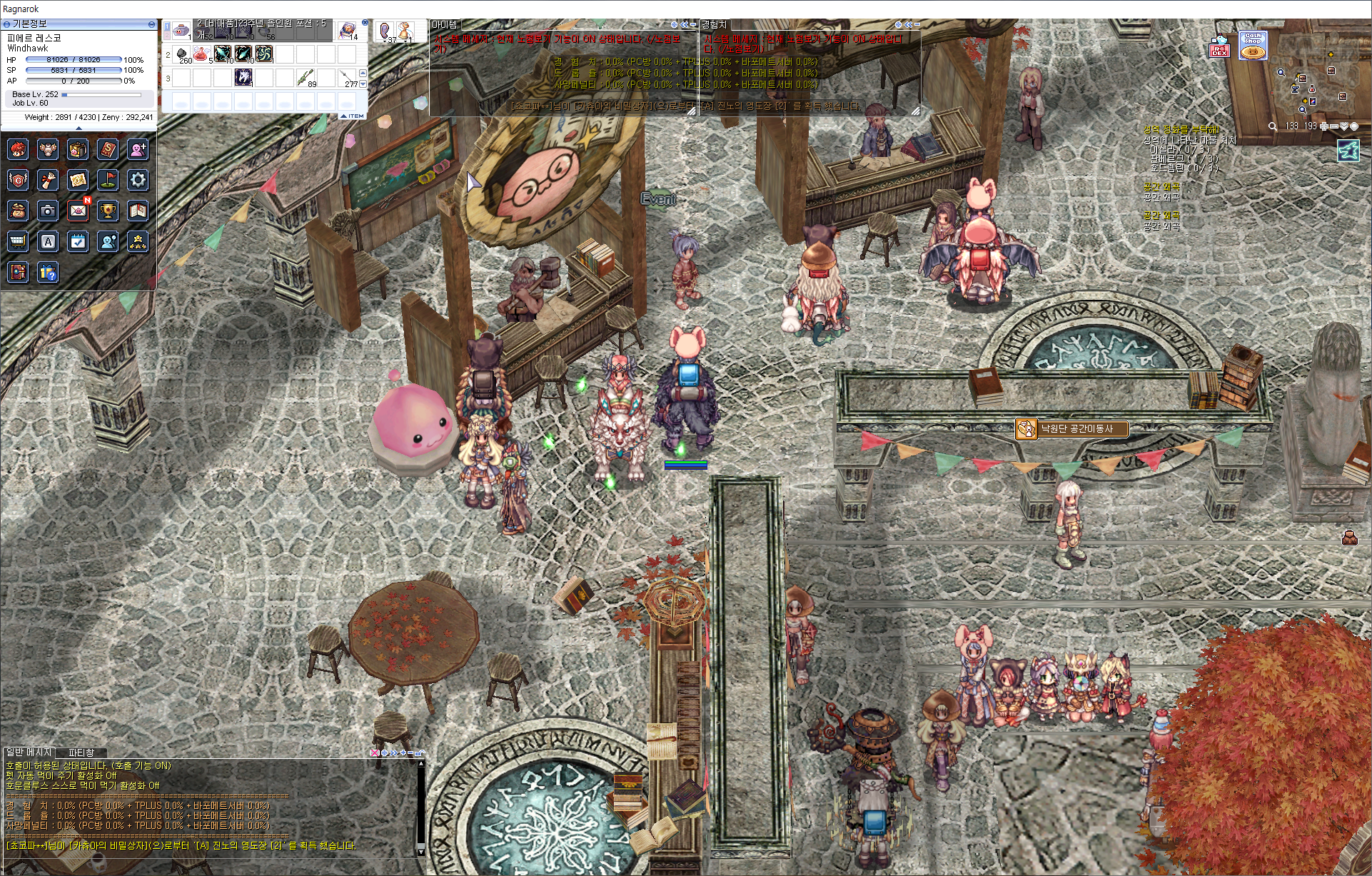Zoom out the minimap with minus button
This screenshot has height=876, width=1372.
click(x=1333, y=126)
